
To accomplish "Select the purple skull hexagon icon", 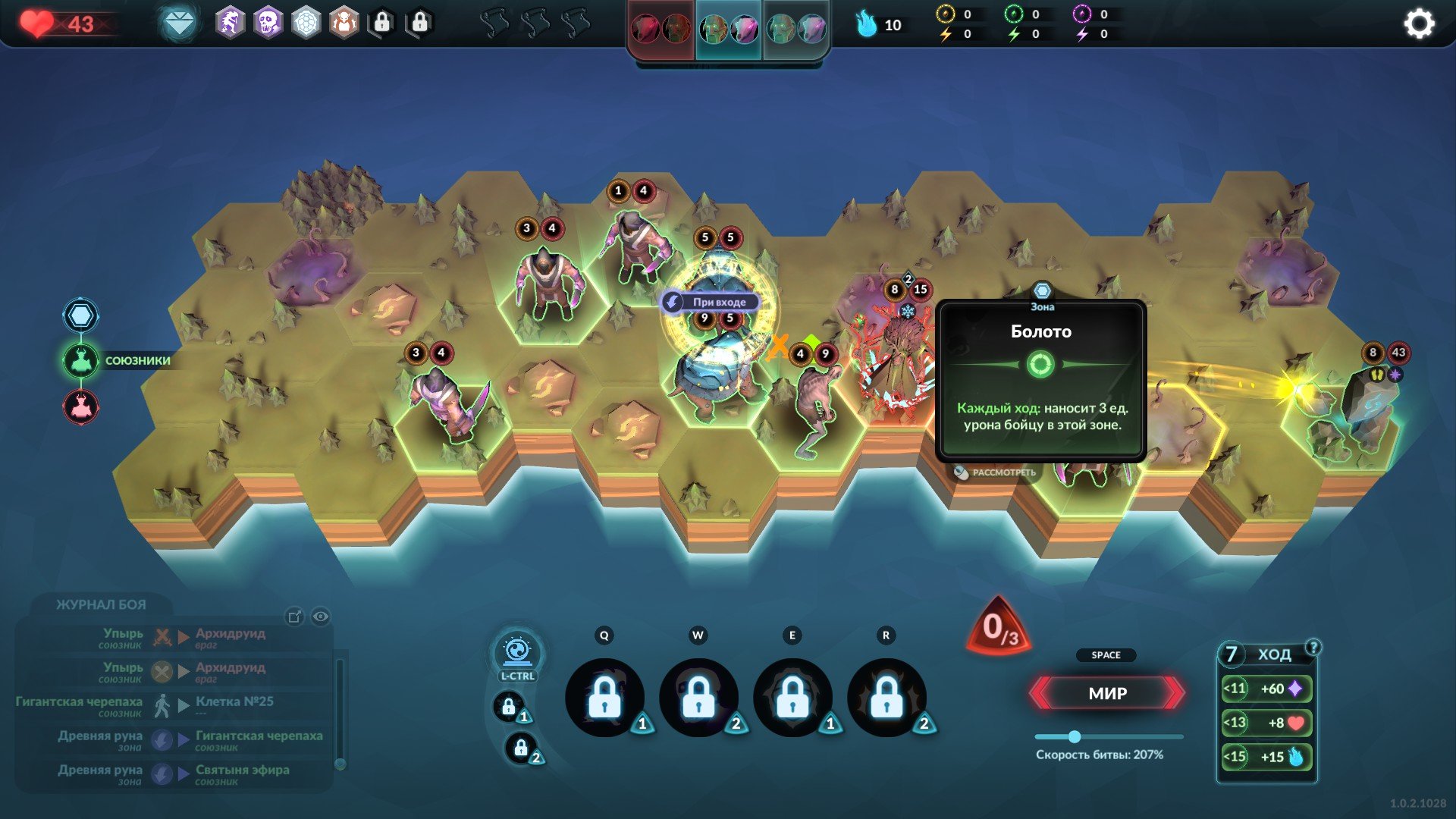I will 268,24.
